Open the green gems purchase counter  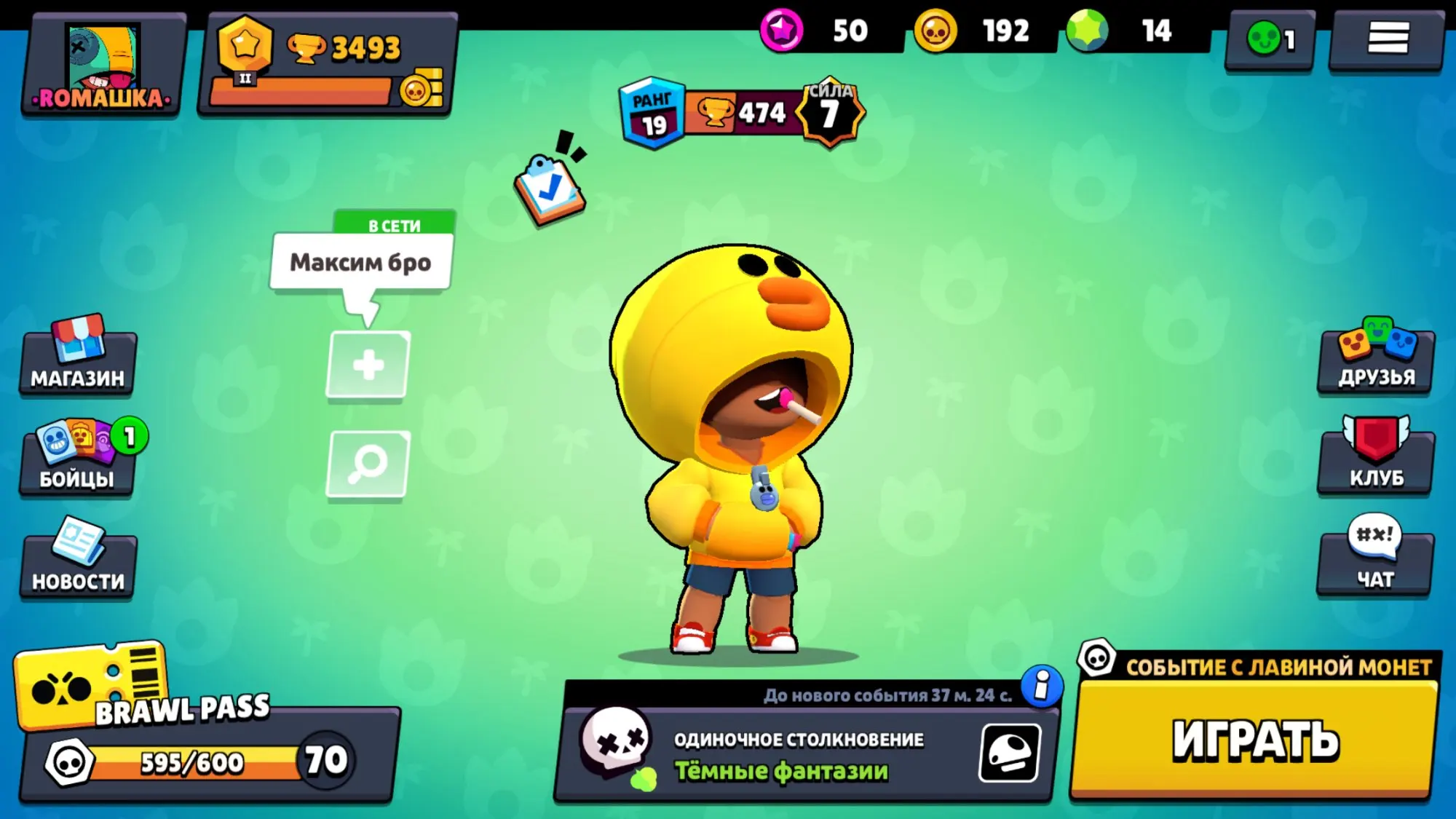coord(1125,31)
